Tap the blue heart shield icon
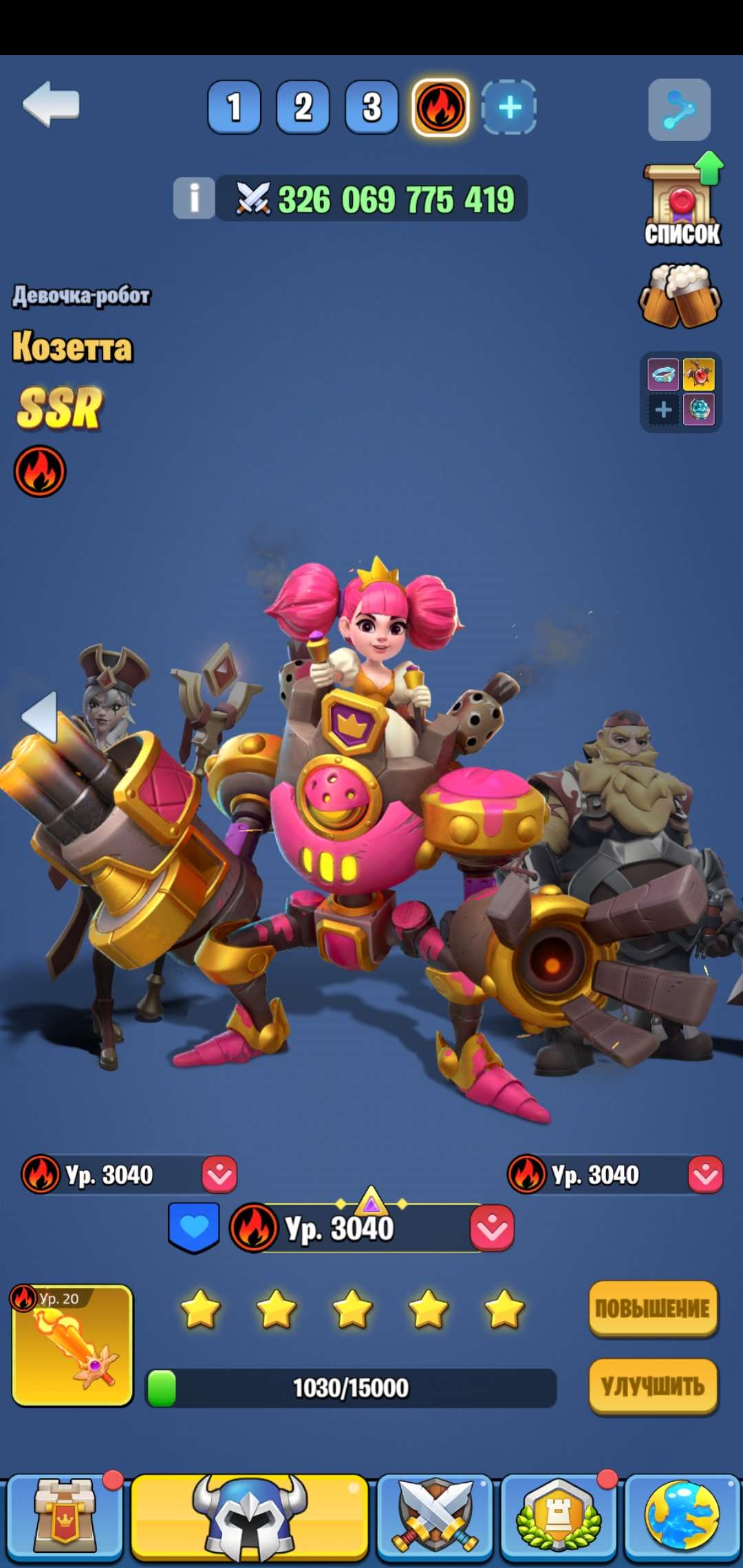This screenshot has width=743, height=1568. point(194,1228)
